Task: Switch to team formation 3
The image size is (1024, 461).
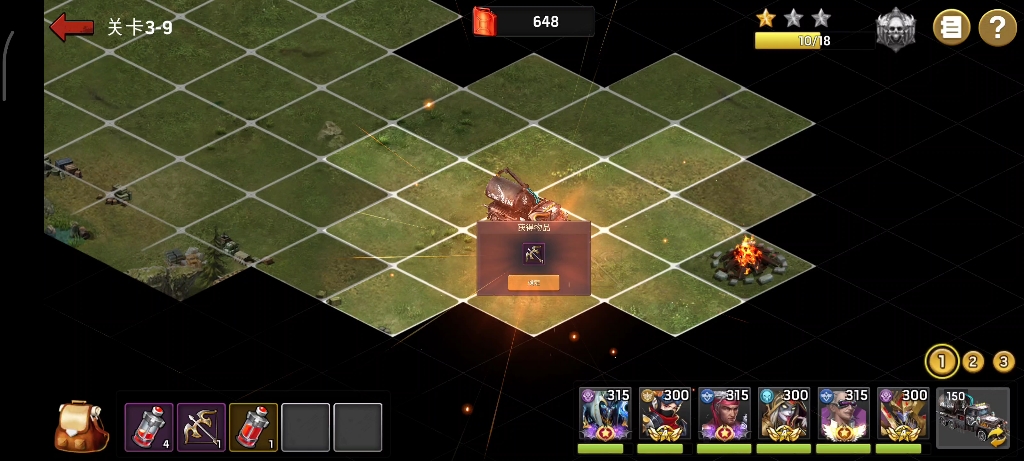Action: (1004, 361)
